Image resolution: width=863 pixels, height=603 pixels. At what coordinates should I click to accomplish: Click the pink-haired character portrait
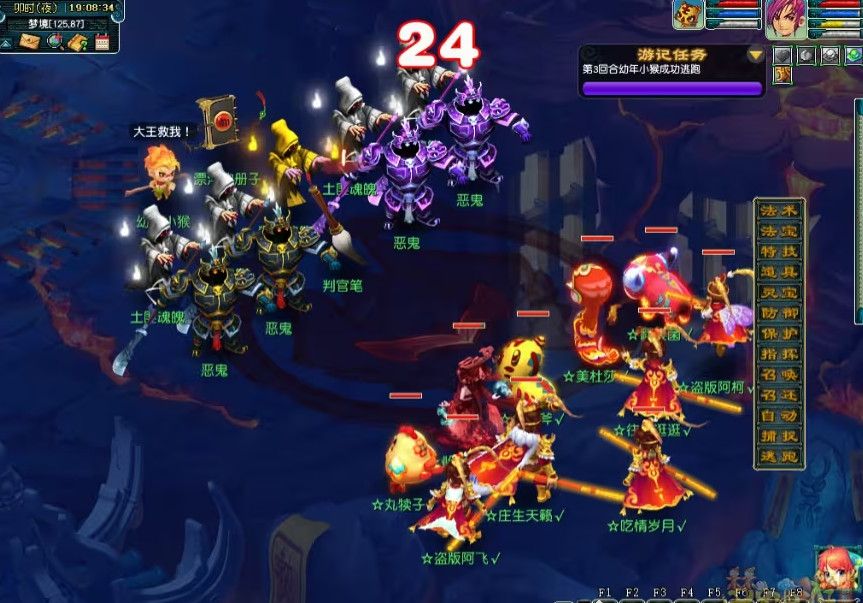pos(785,18)
